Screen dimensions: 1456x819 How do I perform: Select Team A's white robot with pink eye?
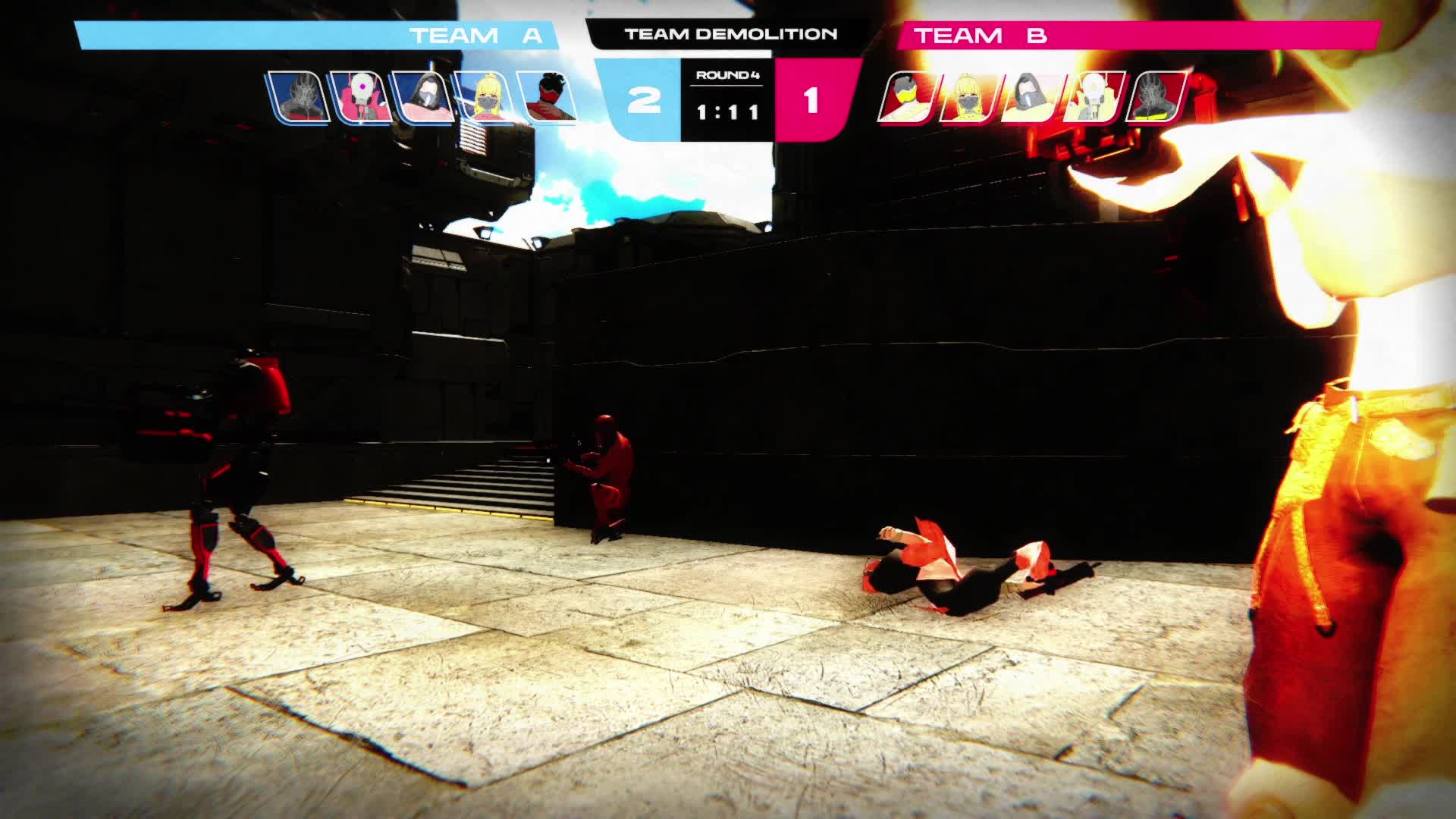tap(362, 97)
